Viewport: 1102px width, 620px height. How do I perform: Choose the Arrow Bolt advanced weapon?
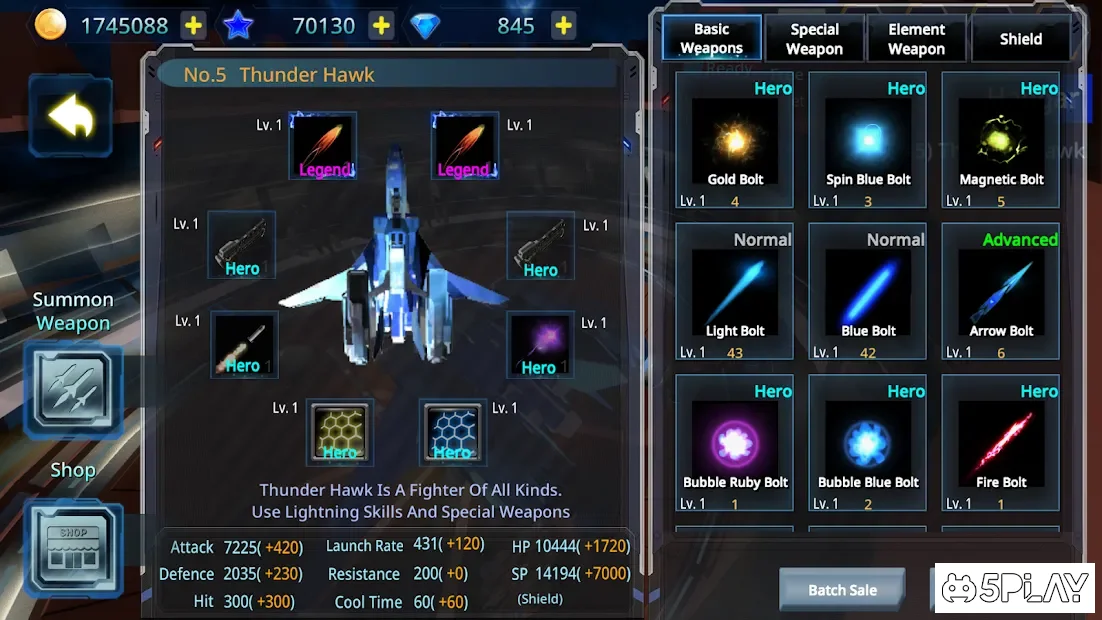(x=1001, y=291)
